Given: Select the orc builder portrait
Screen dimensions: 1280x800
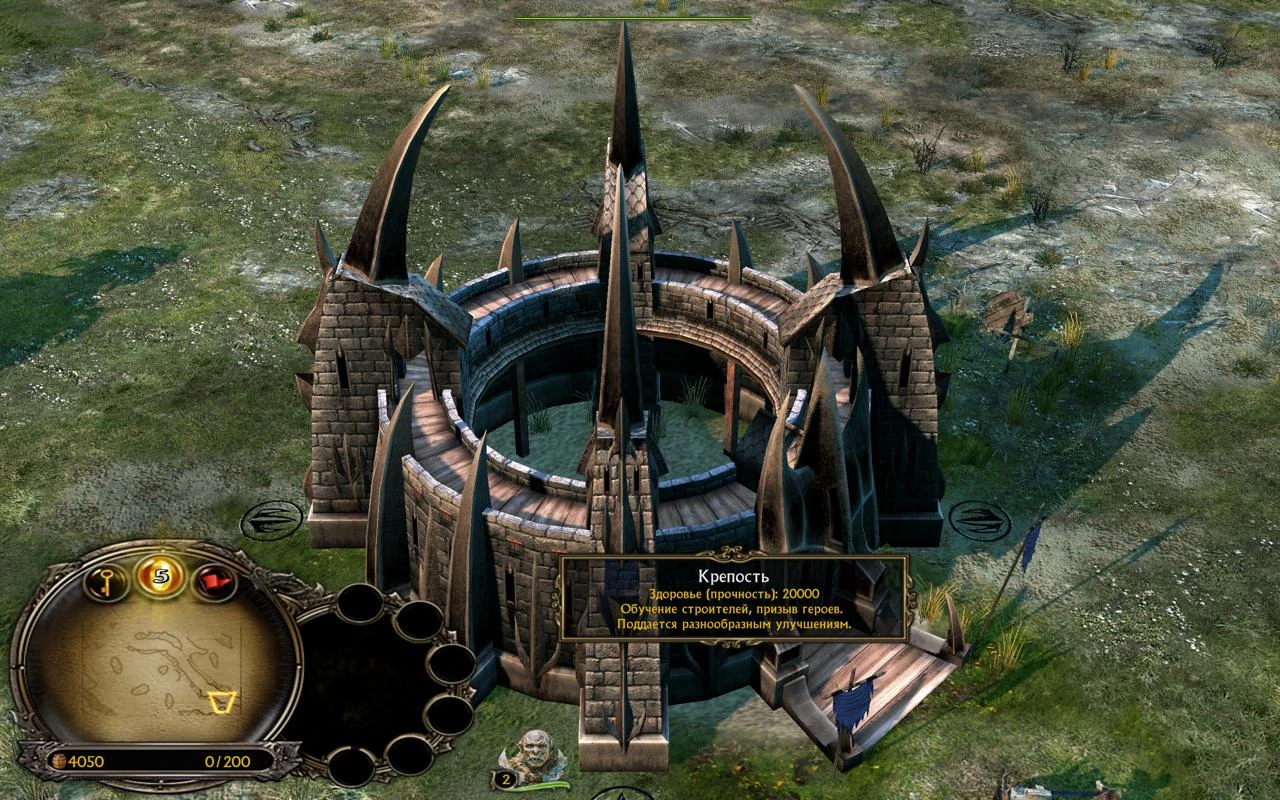Looking at the screenshot, I should (x=535, y=751).
